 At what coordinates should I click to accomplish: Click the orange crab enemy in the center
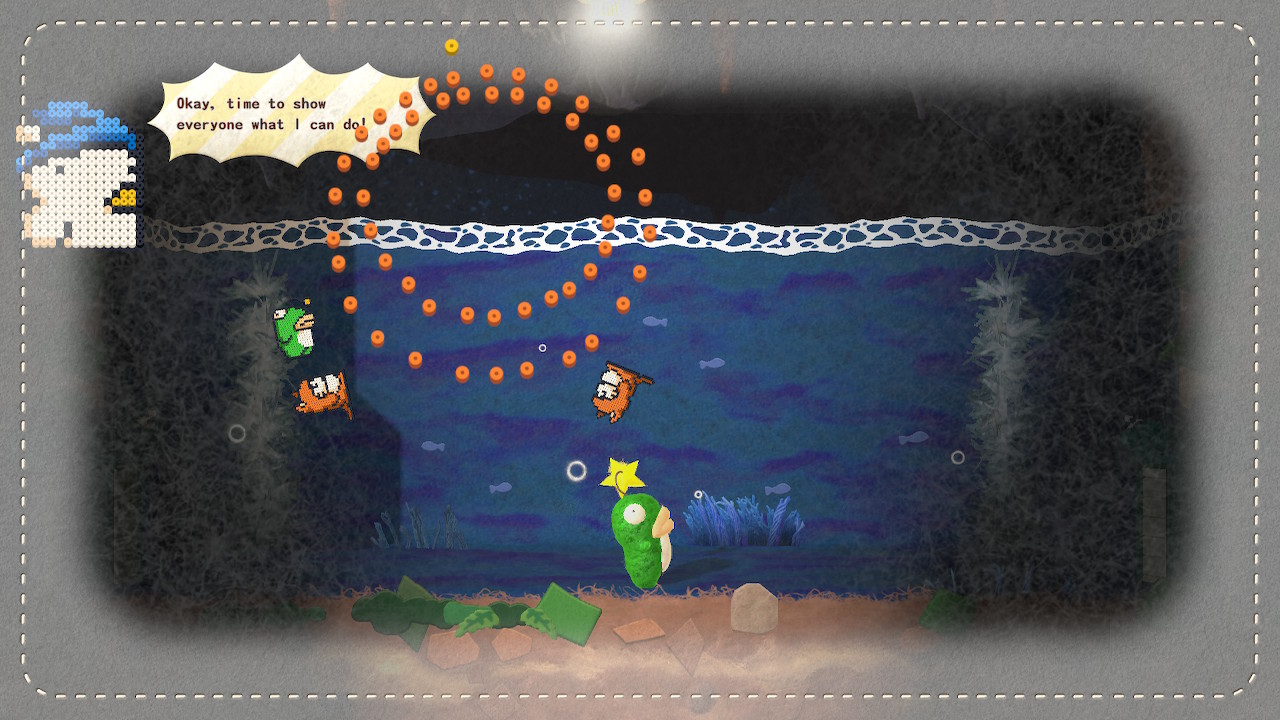(613, 388)
